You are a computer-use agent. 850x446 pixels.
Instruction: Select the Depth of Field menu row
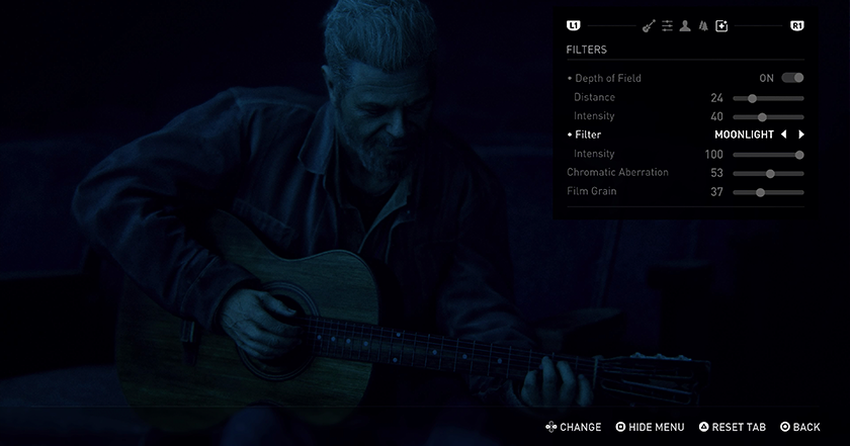pyautogui.click(x=608, y=78)
